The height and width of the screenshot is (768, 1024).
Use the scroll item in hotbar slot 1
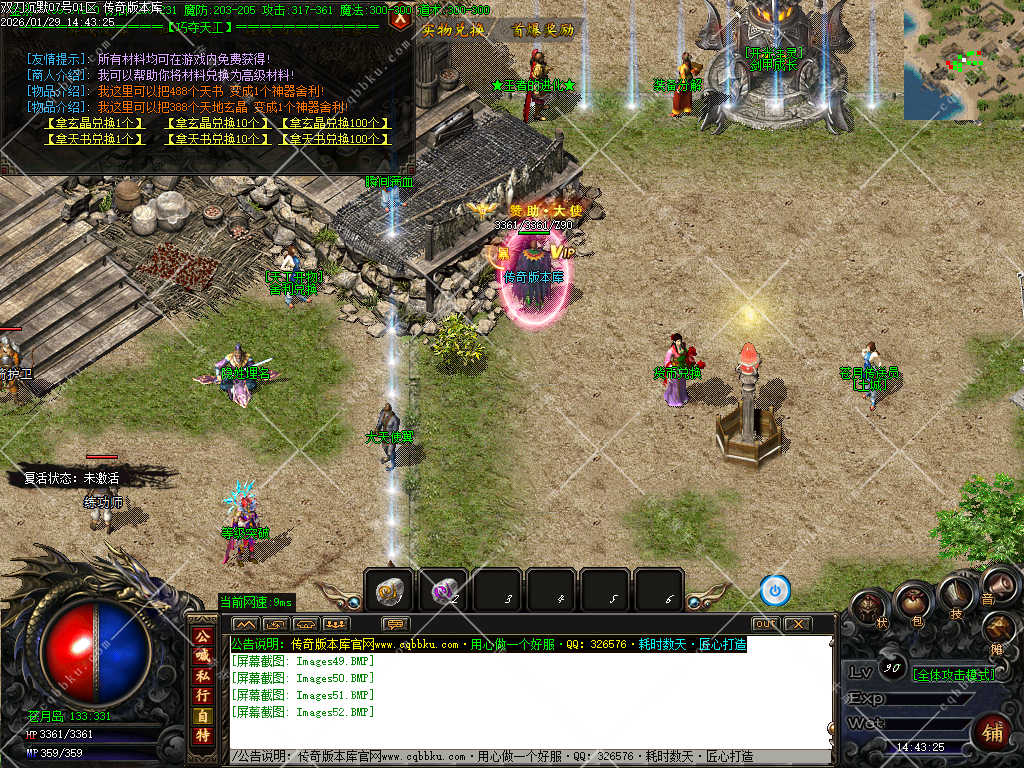(x=389, y=591)
